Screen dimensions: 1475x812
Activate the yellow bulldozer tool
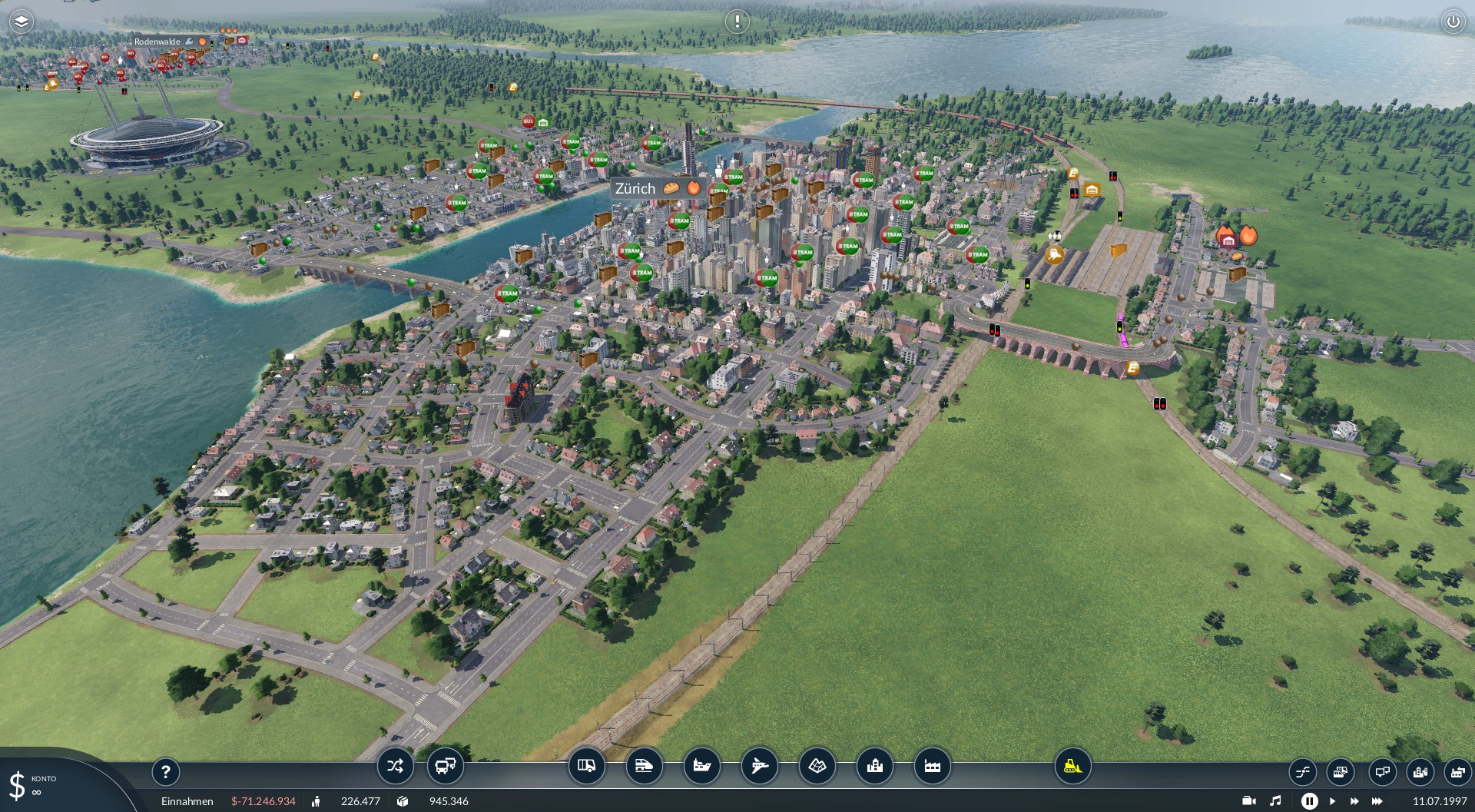pos(1072,766)
